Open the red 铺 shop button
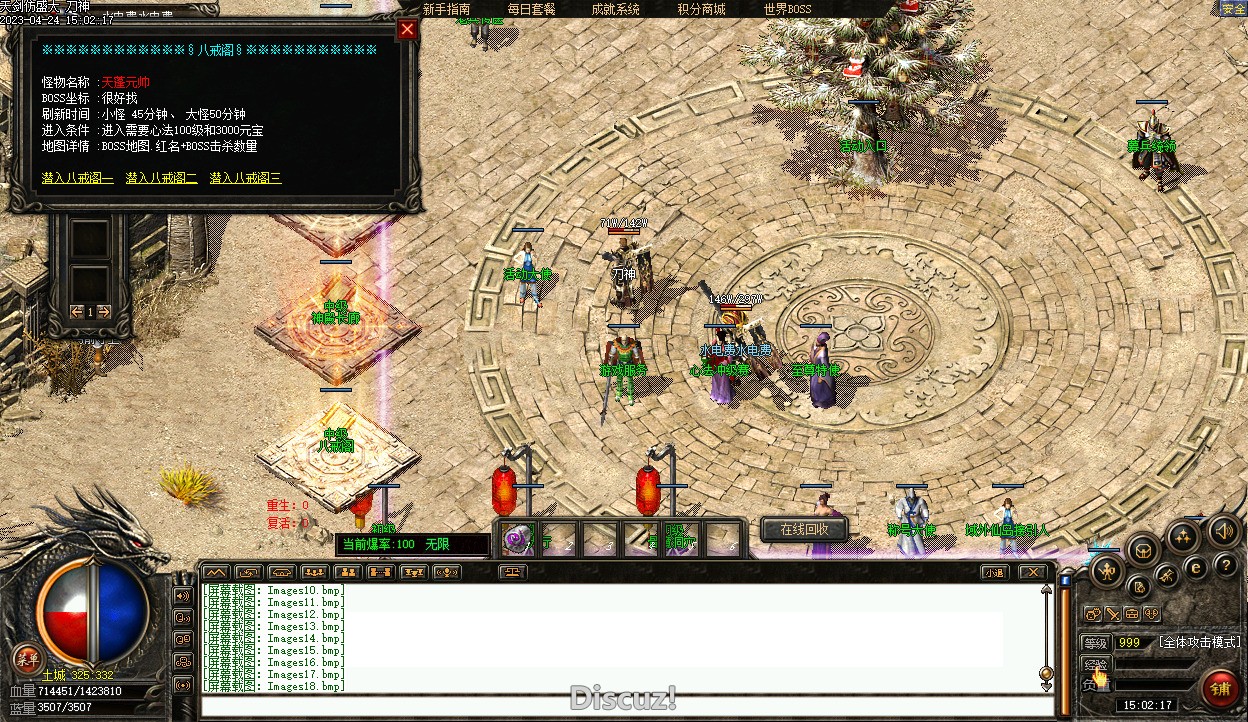Image resolution: width=1248 pixels, height=722 pixels. (x=1220, y=688)
